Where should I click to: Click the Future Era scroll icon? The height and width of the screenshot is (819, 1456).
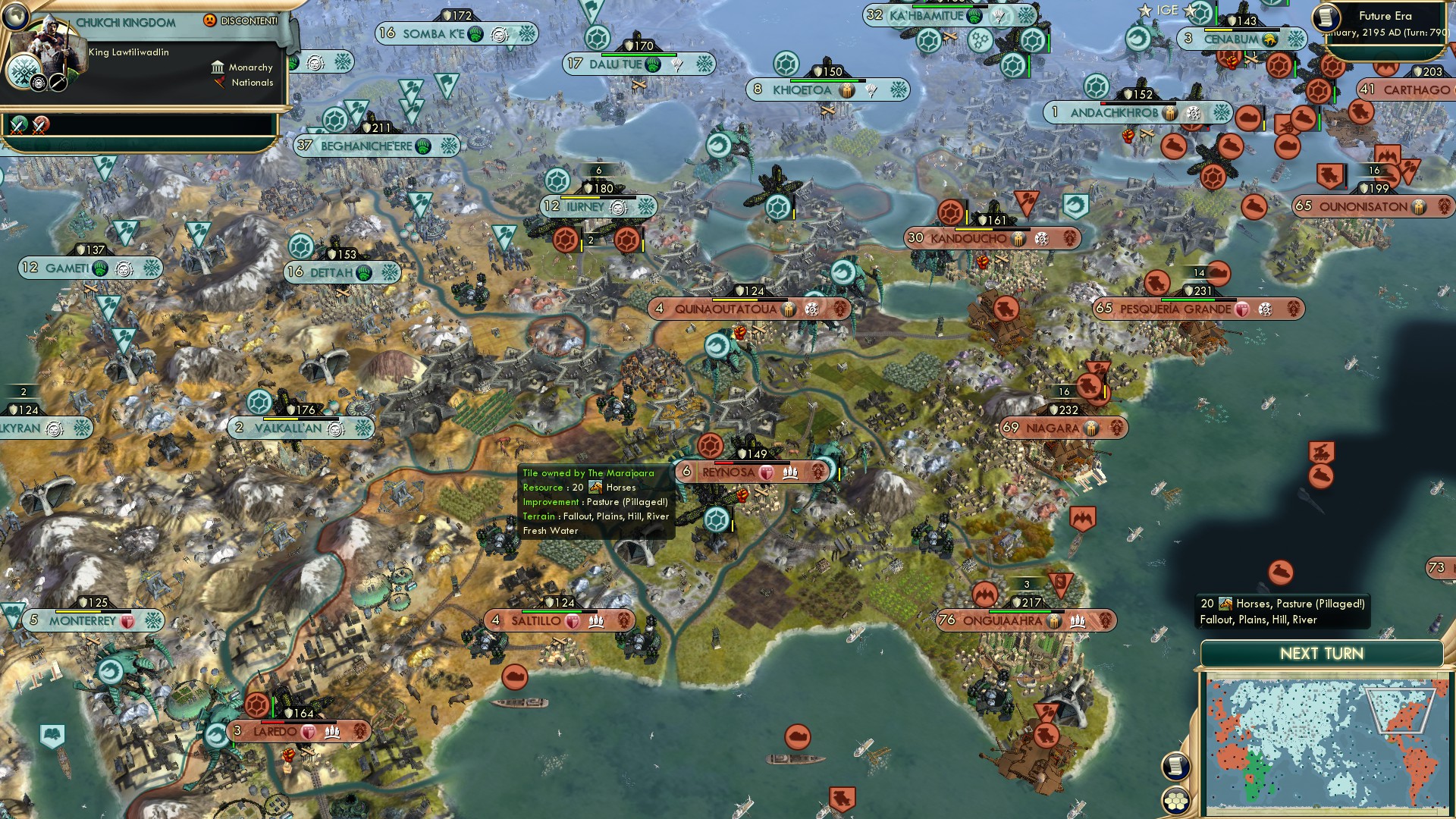tap(1329, 19)
